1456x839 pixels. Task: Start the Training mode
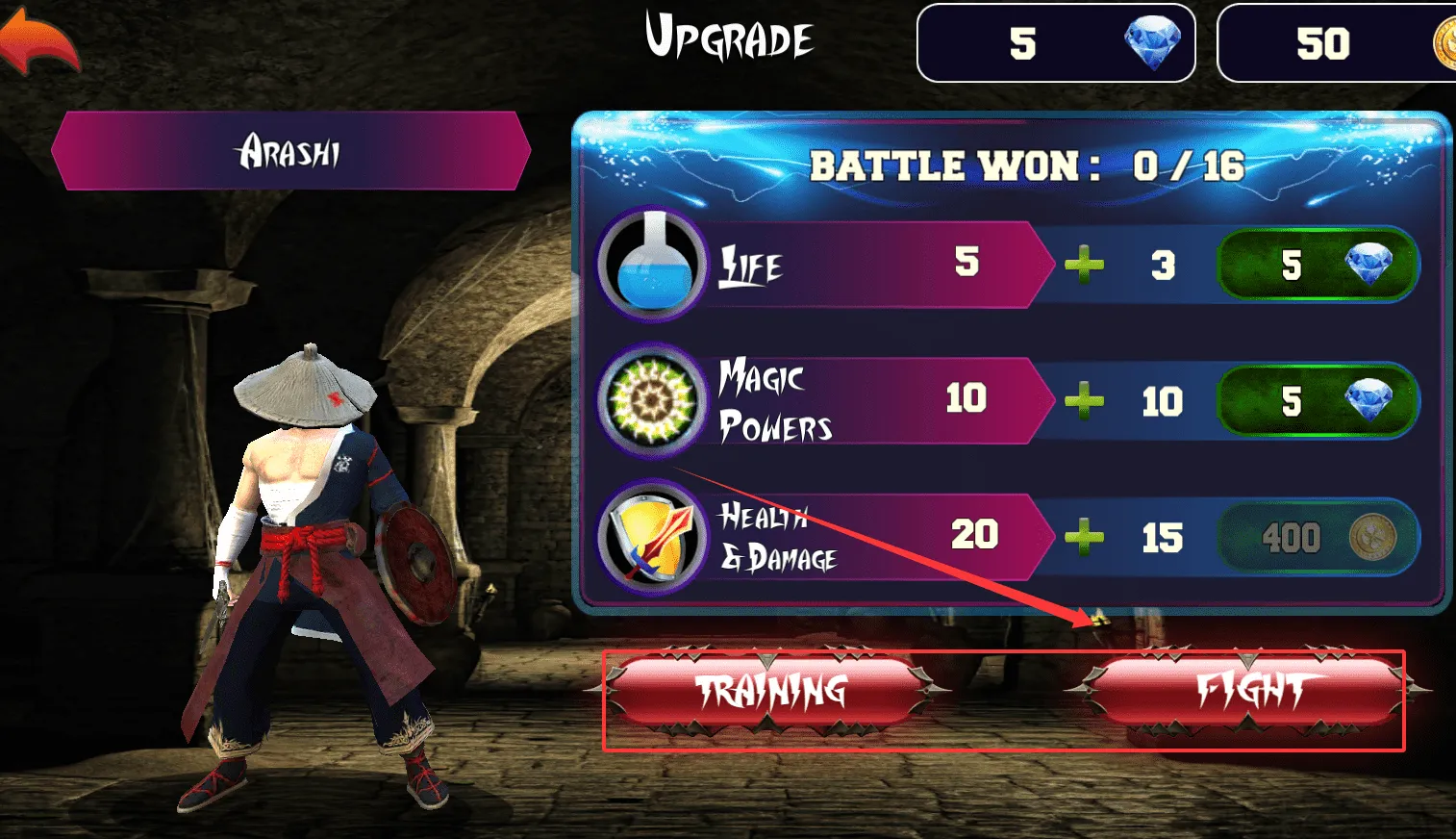click(x=769, y=691)
